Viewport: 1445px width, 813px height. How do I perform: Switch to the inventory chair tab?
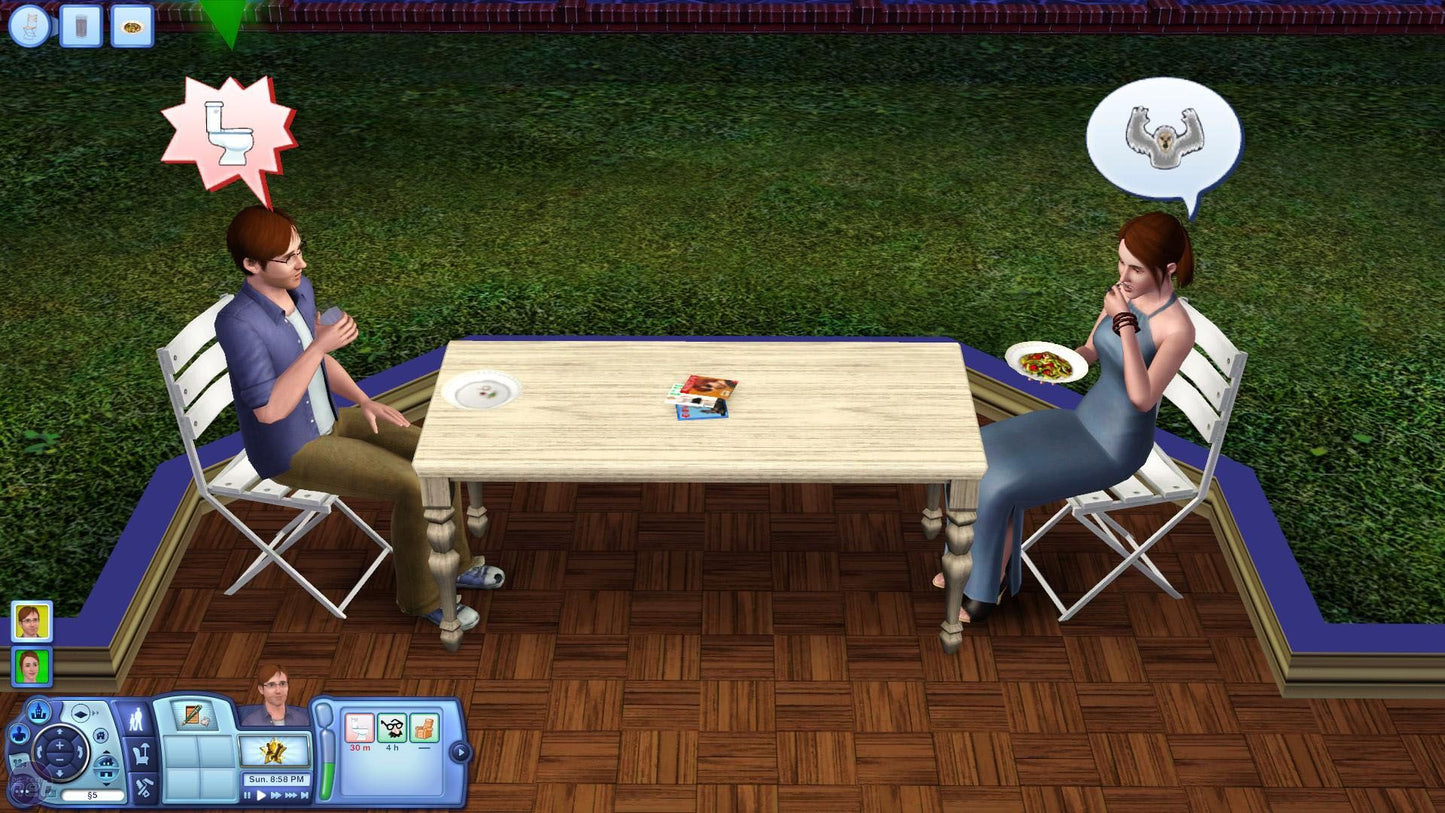pos(143,753)
